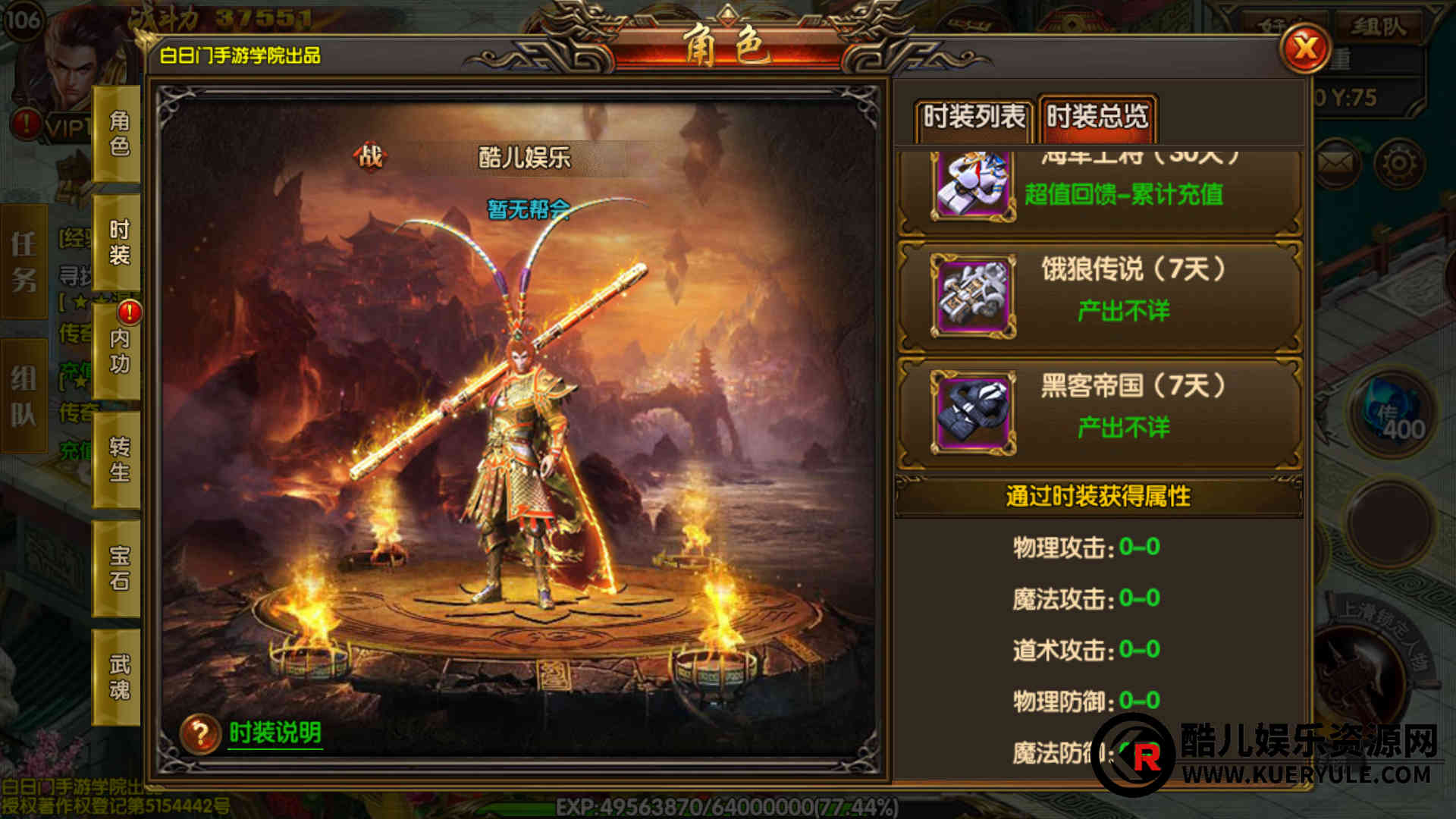Switch to the 内功 side tab
This screenshot has height=819, width=1456.
[x=118, y=351]
